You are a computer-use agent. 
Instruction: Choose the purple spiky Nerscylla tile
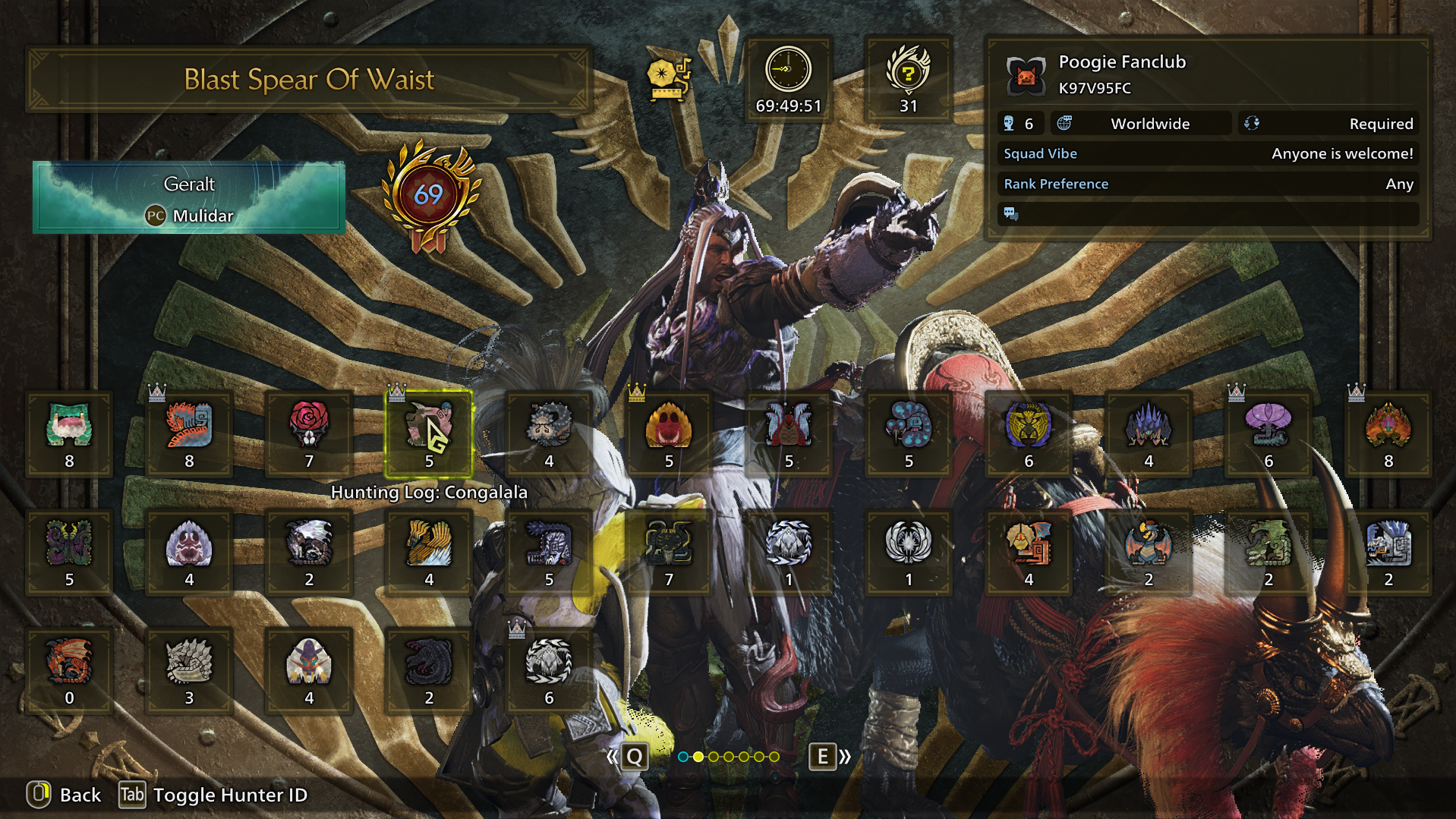coord(1149,433)
